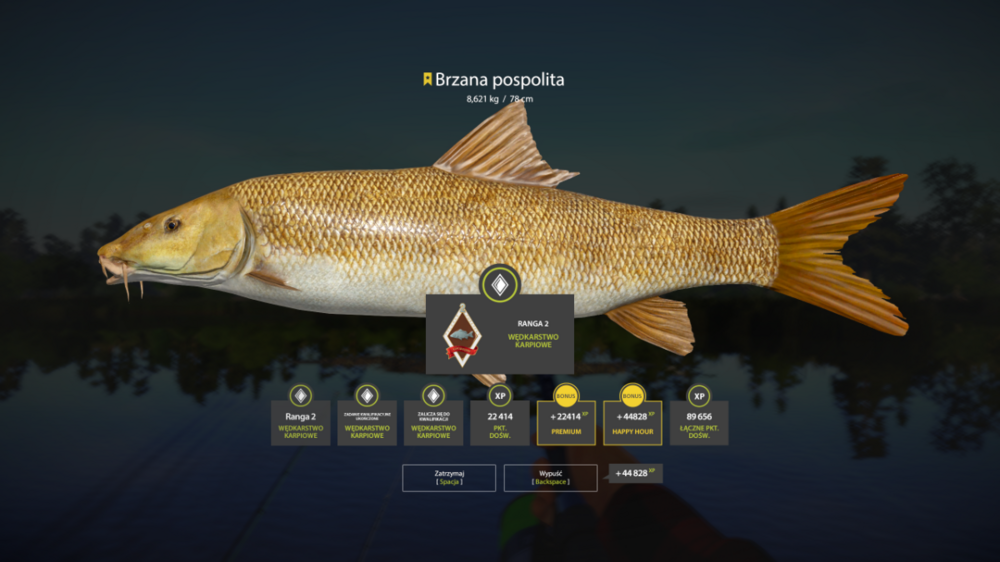Keep the fish with Zatrzymaj button
Viewport: 1000px width, 562px height.
[449, 477]
